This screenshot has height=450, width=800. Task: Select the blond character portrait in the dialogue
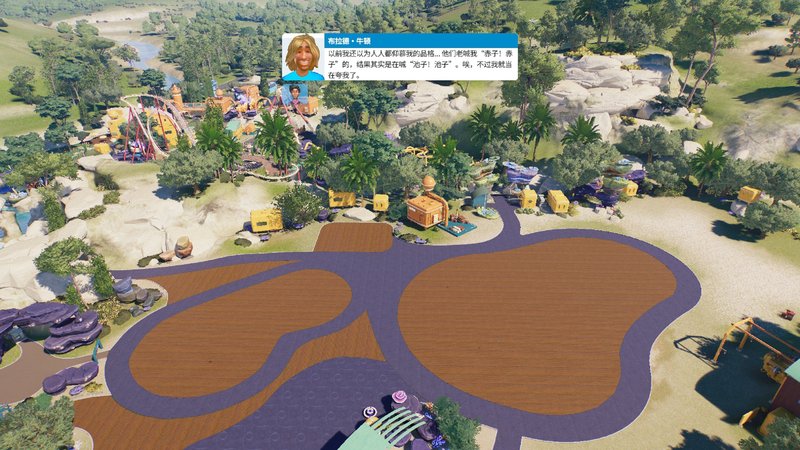(303, 57)
